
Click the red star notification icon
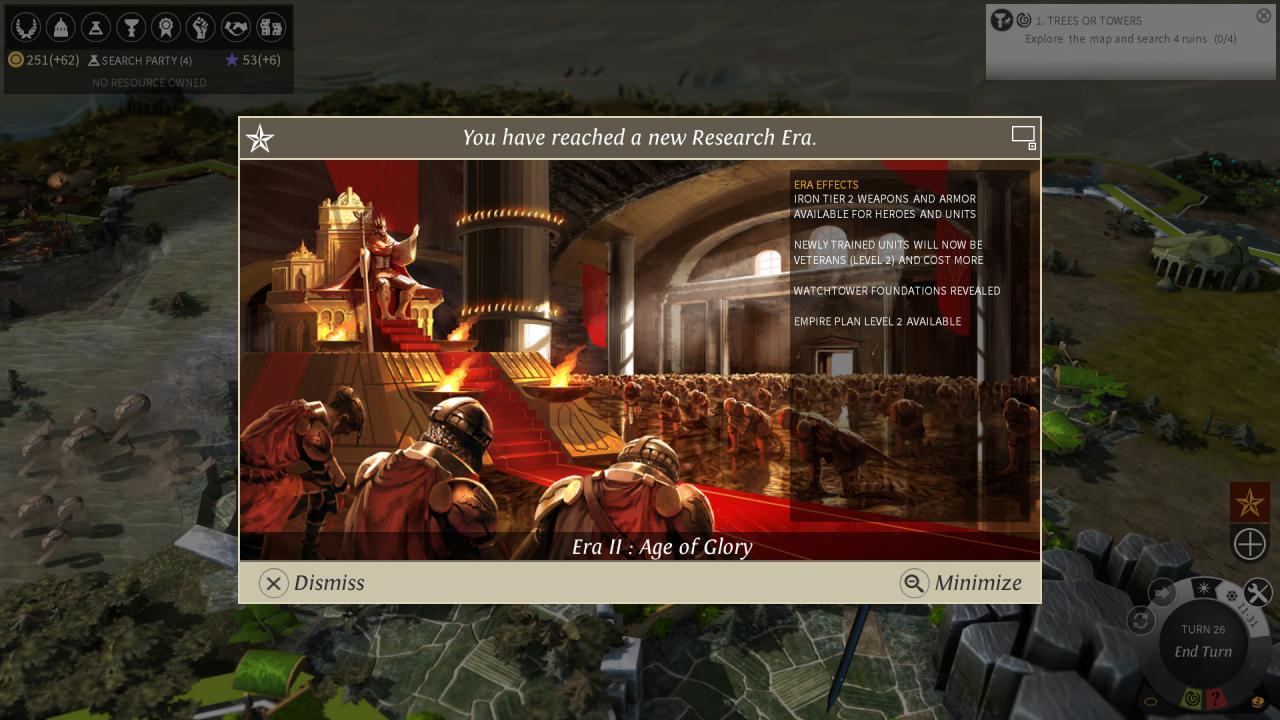coord(1249,502)
